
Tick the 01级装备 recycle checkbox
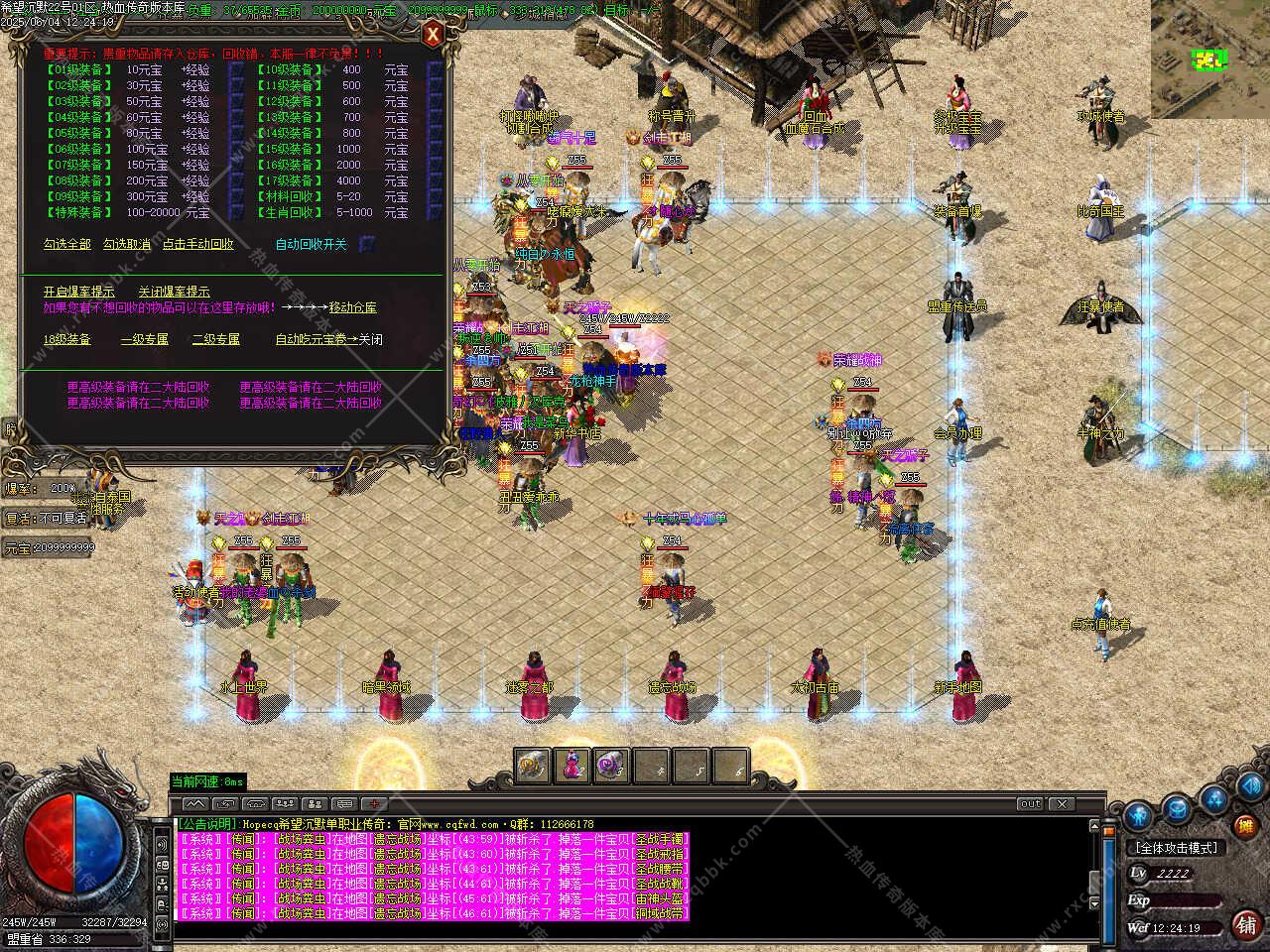tap(236, 70)
